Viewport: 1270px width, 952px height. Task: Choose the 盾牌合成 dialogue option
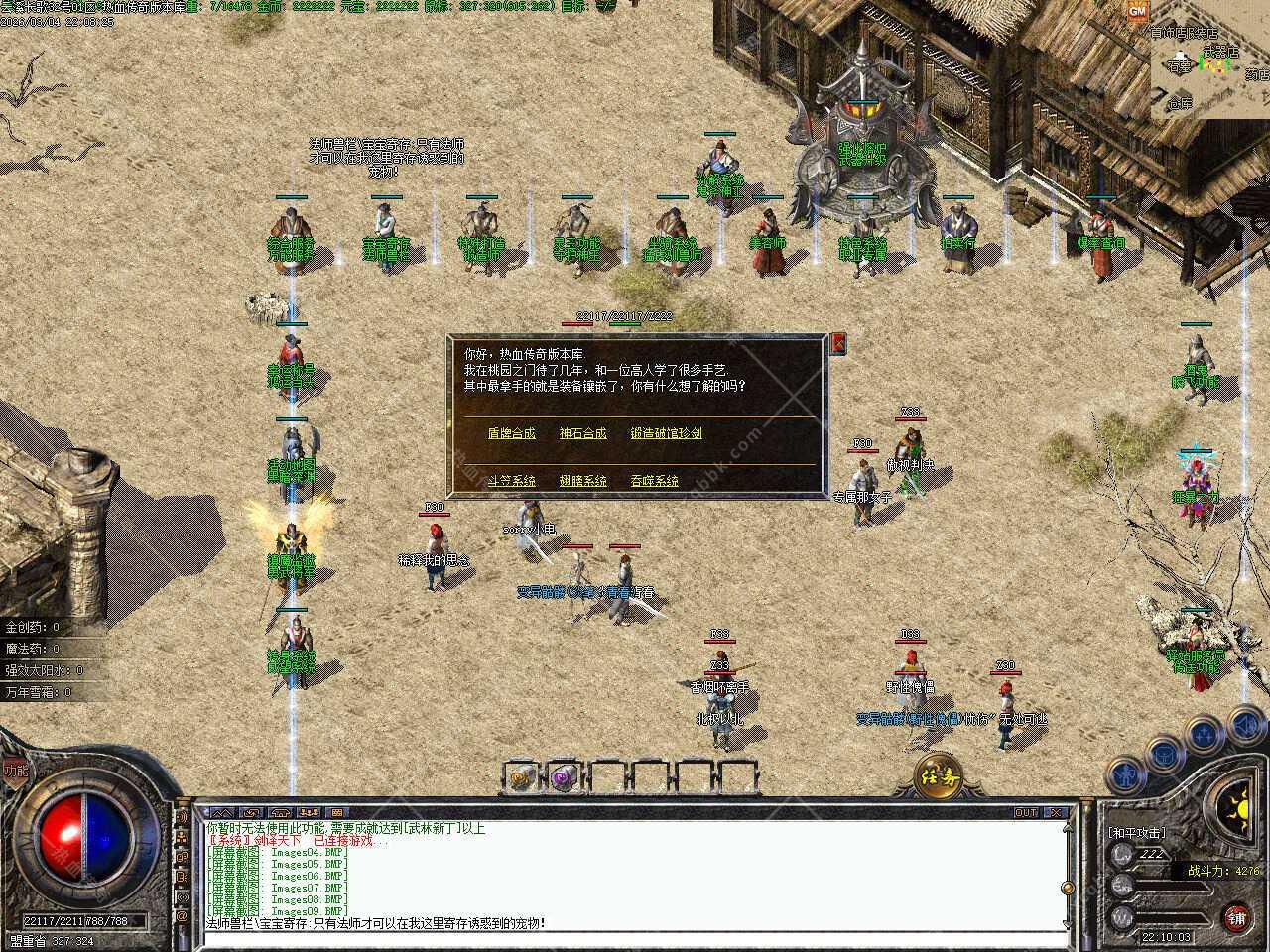(x=511, y=433)
